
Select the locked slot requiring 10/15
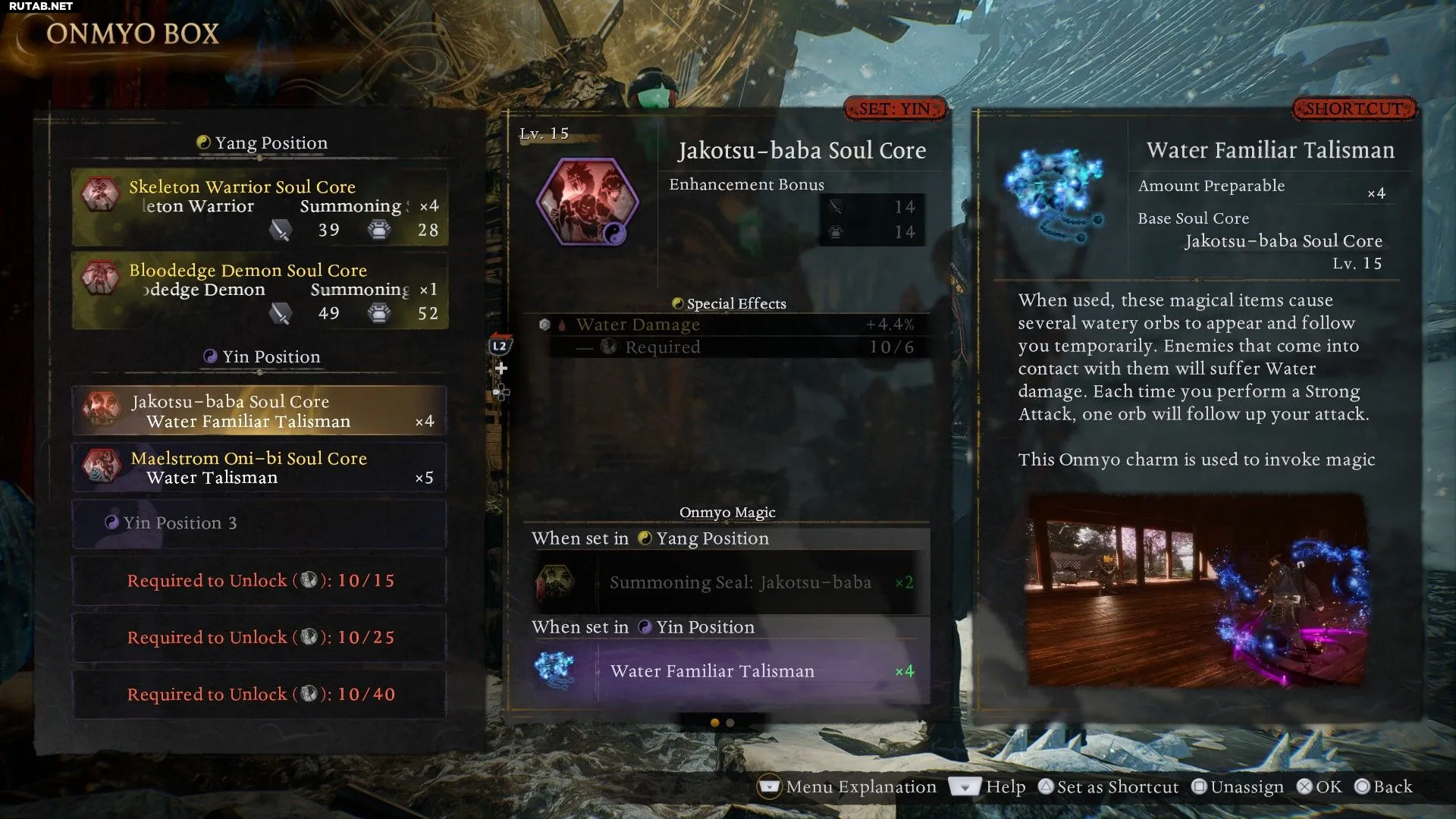[x=259, y=581]
